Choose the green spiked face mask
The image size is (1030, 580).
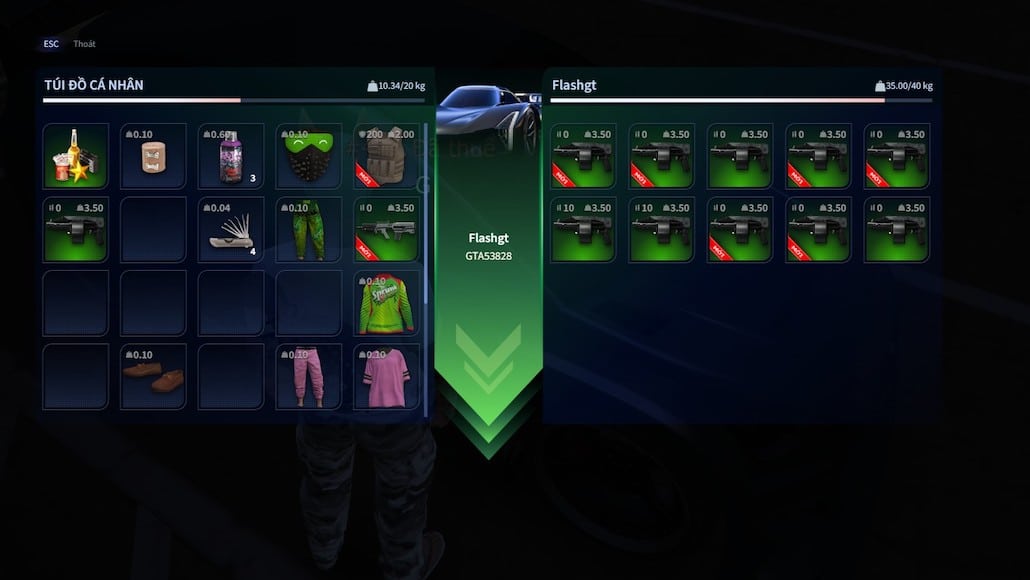[x=308, y=156]
